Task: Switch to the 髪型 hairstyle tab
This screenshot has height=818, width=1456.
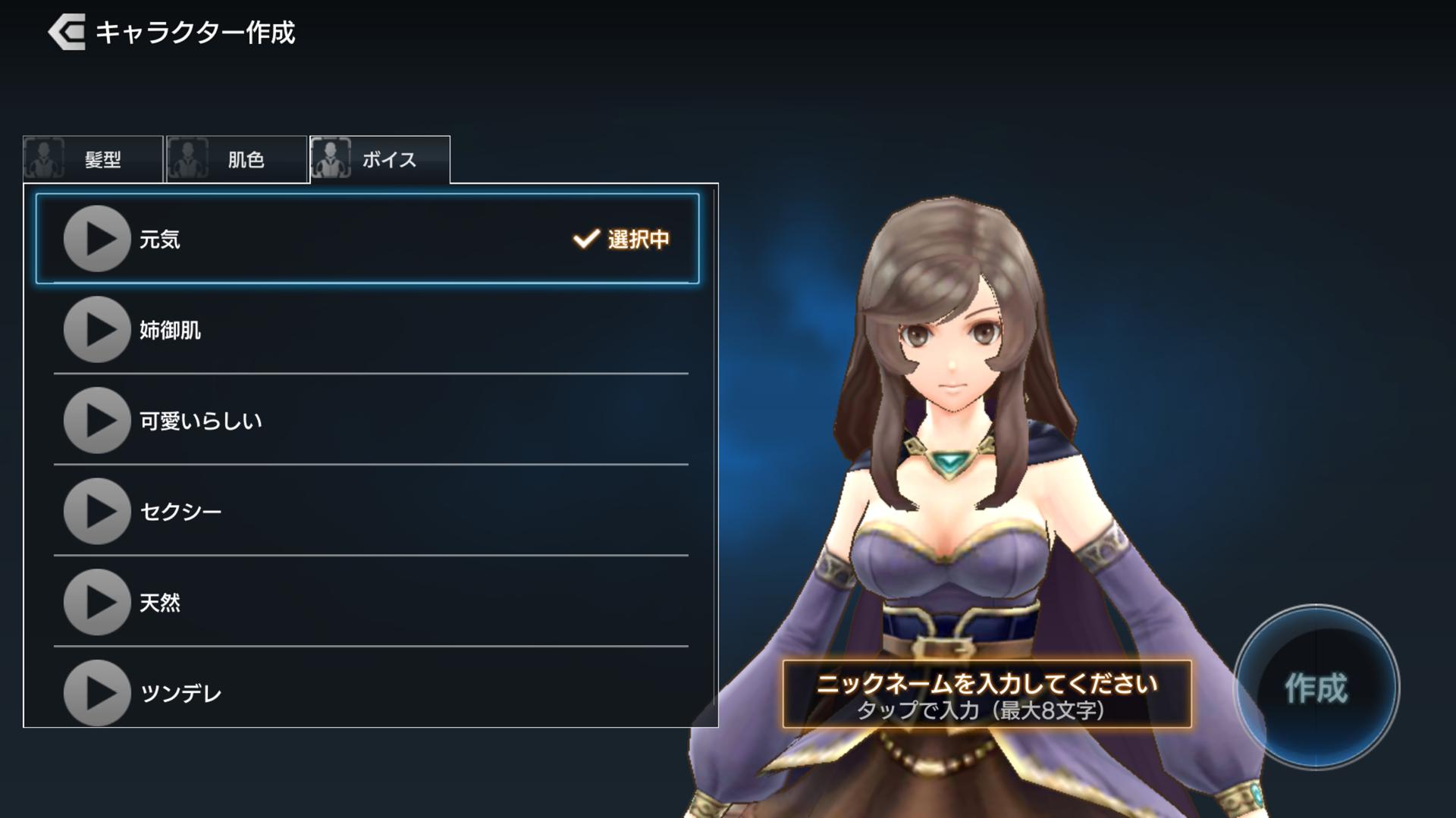Action: [x=93, y=159]
